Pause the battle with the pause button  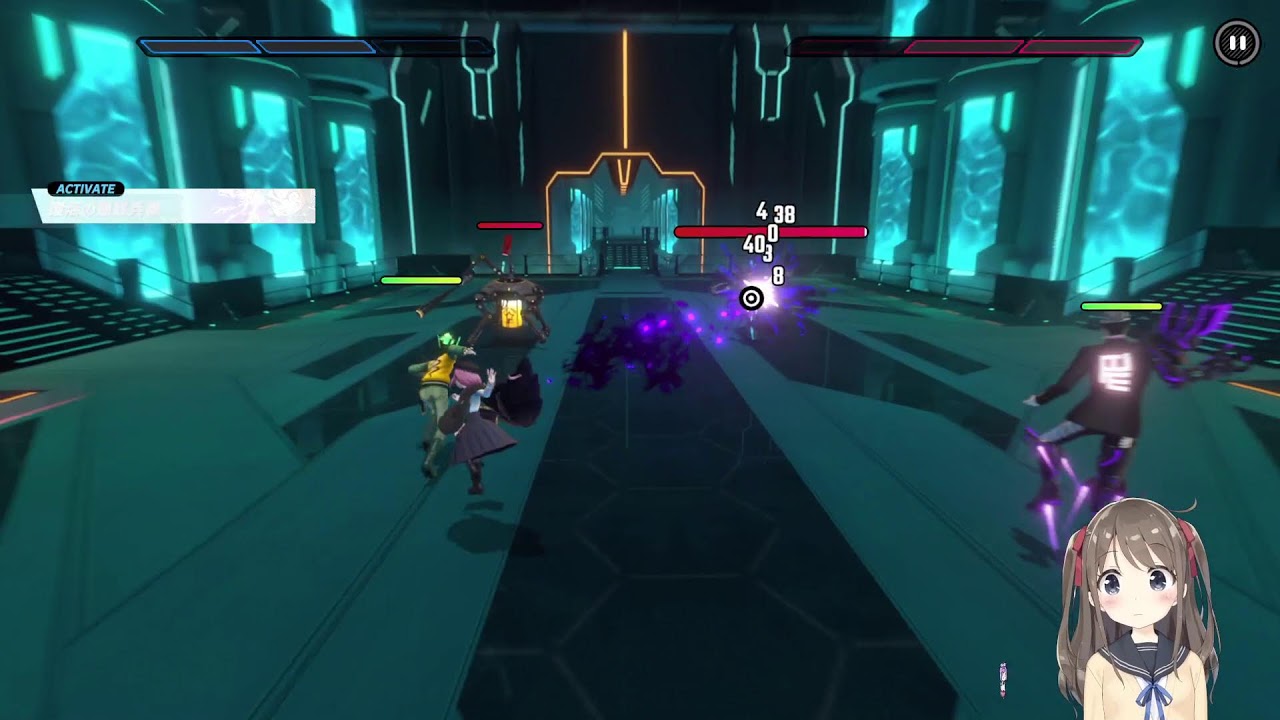point(1237,43)
